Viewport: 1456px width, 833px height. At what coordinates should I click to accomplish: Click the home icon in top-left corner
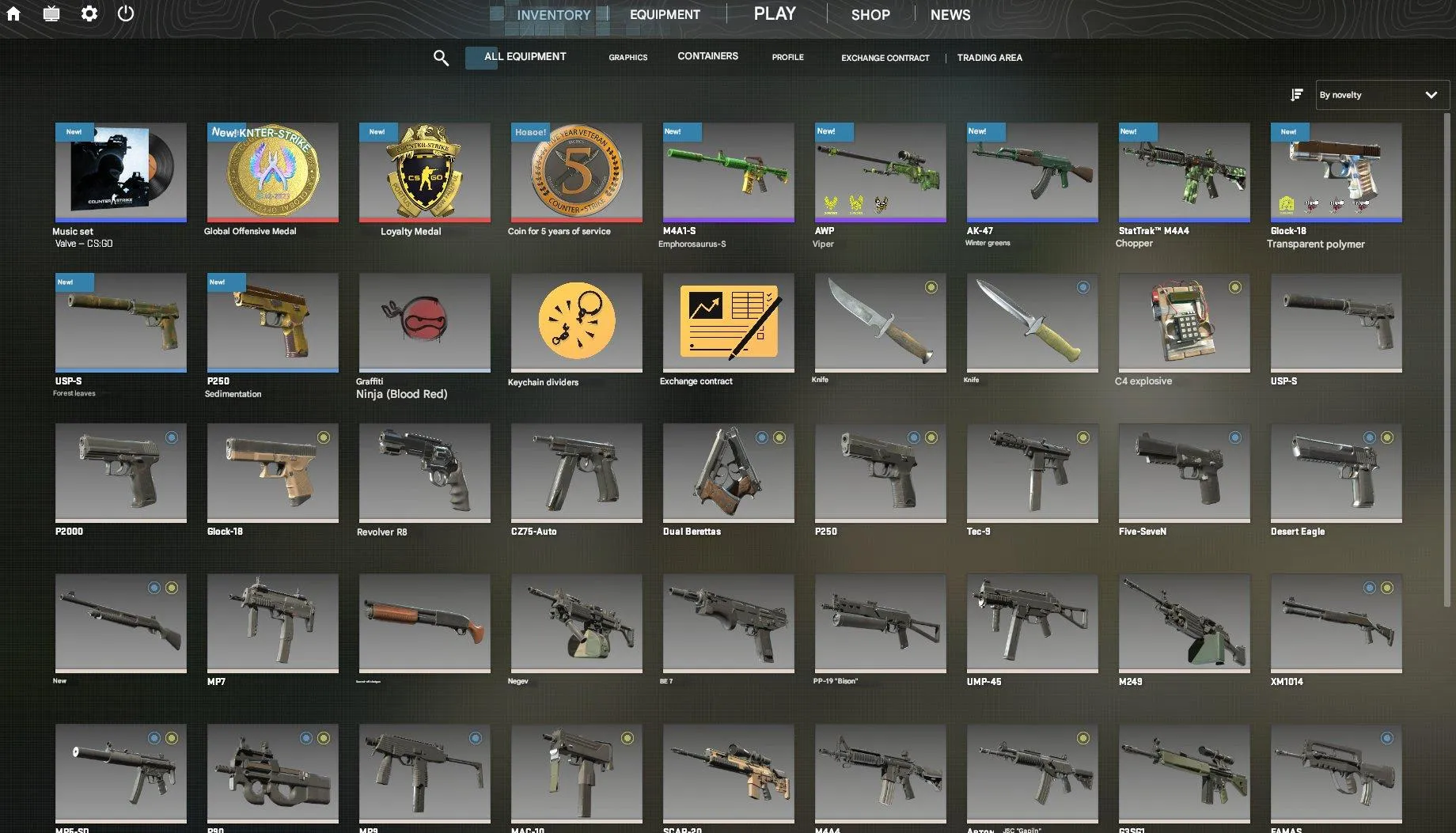(x=13, y=13)
